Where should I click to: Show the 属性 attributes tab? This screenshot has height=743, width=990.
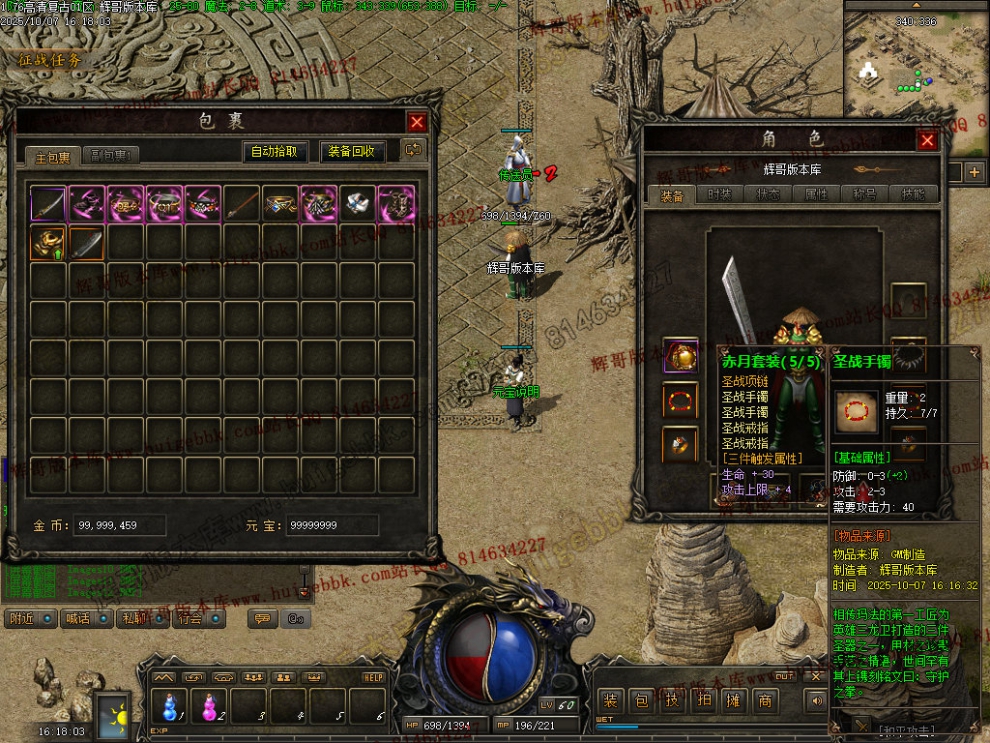click(817, 195)
